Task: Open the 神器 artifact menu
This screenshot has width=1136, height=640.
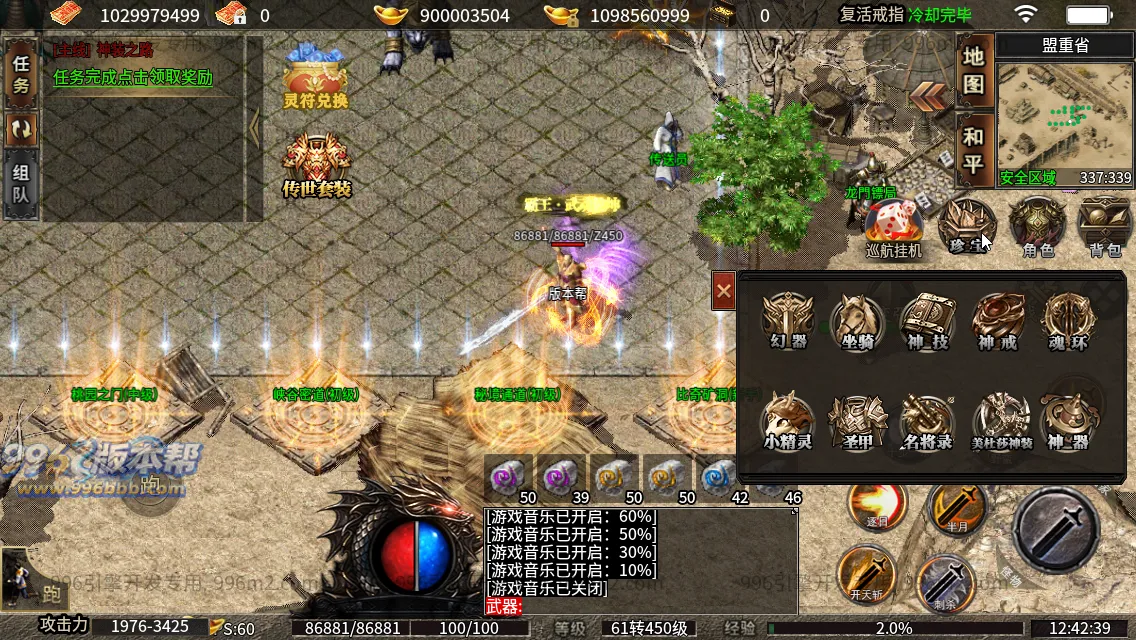Action: coord(1068,420)
